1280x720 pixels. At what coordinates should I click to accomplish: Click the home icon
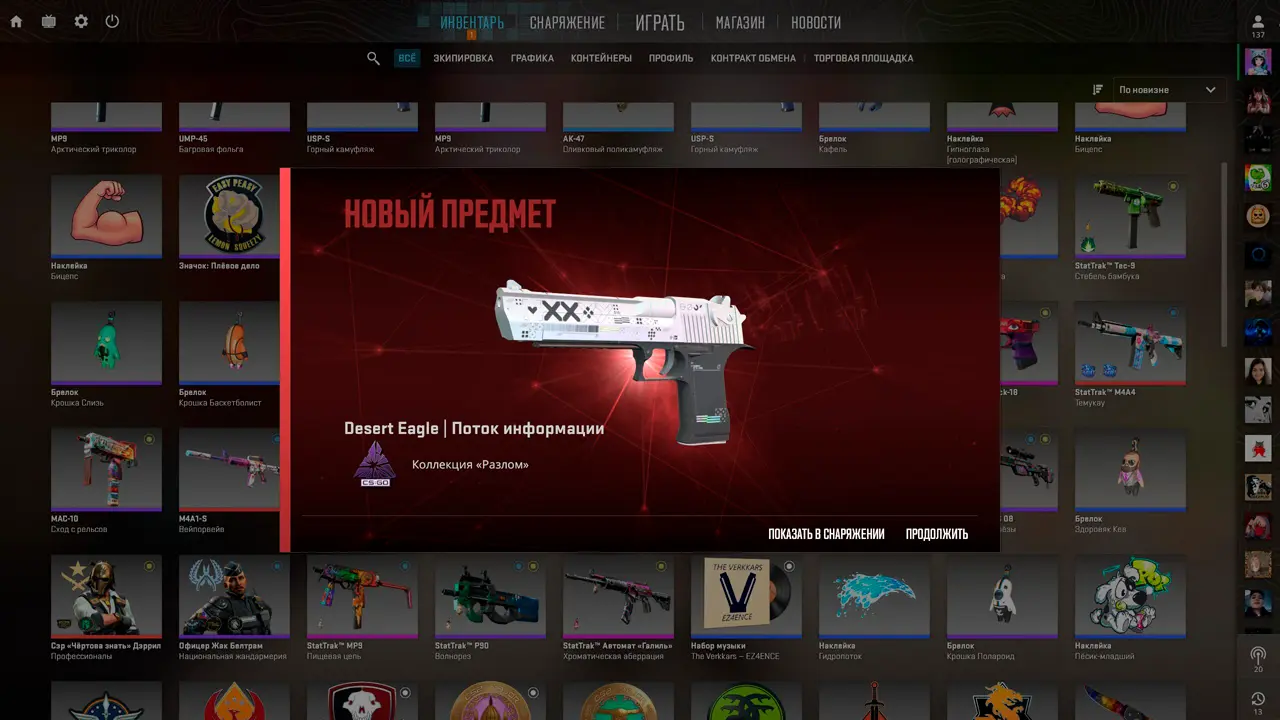[16, 21]
